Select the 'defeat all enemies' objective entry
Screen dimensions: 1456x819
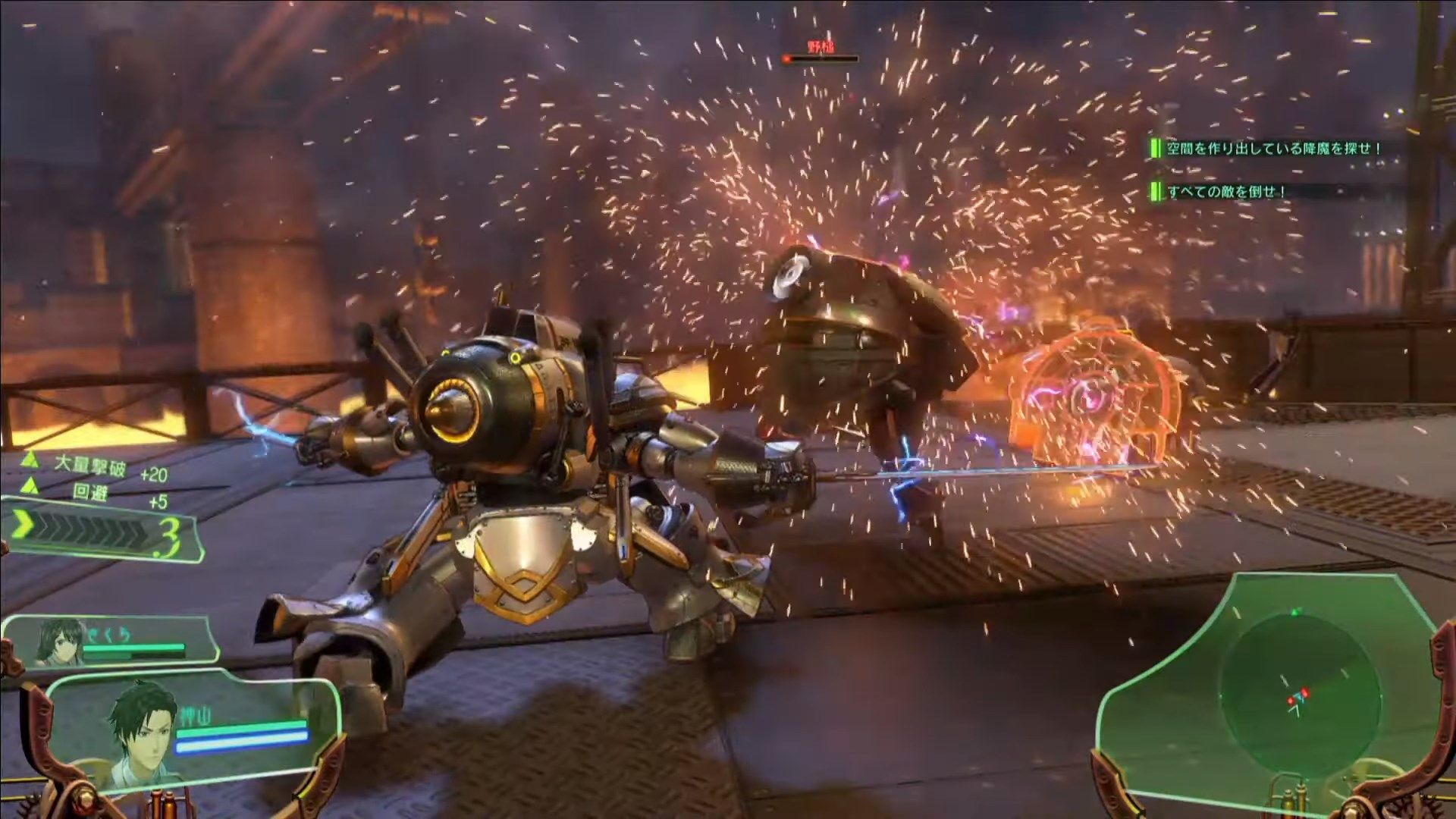pos(1225,192)
